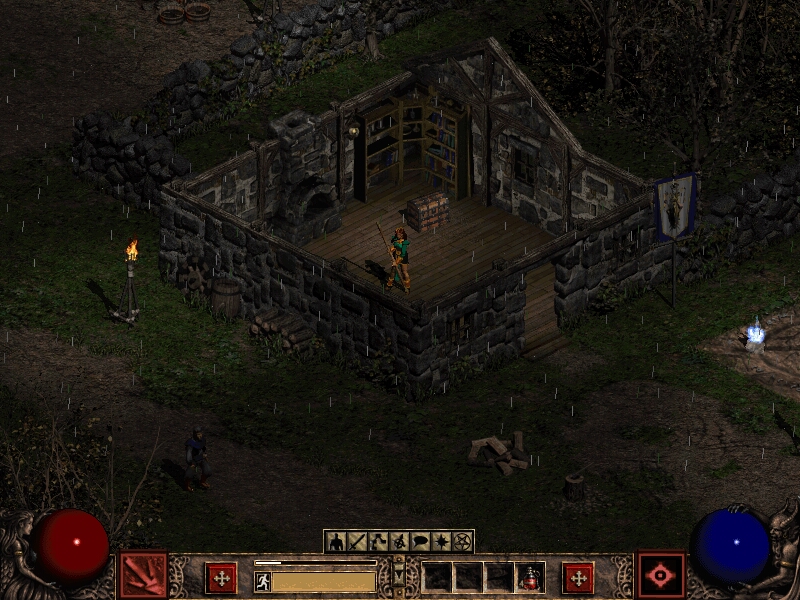Toggle run/walk with the running figure
Image resolution: width=800 pixels, height=600 pixels.
(263, 581)
